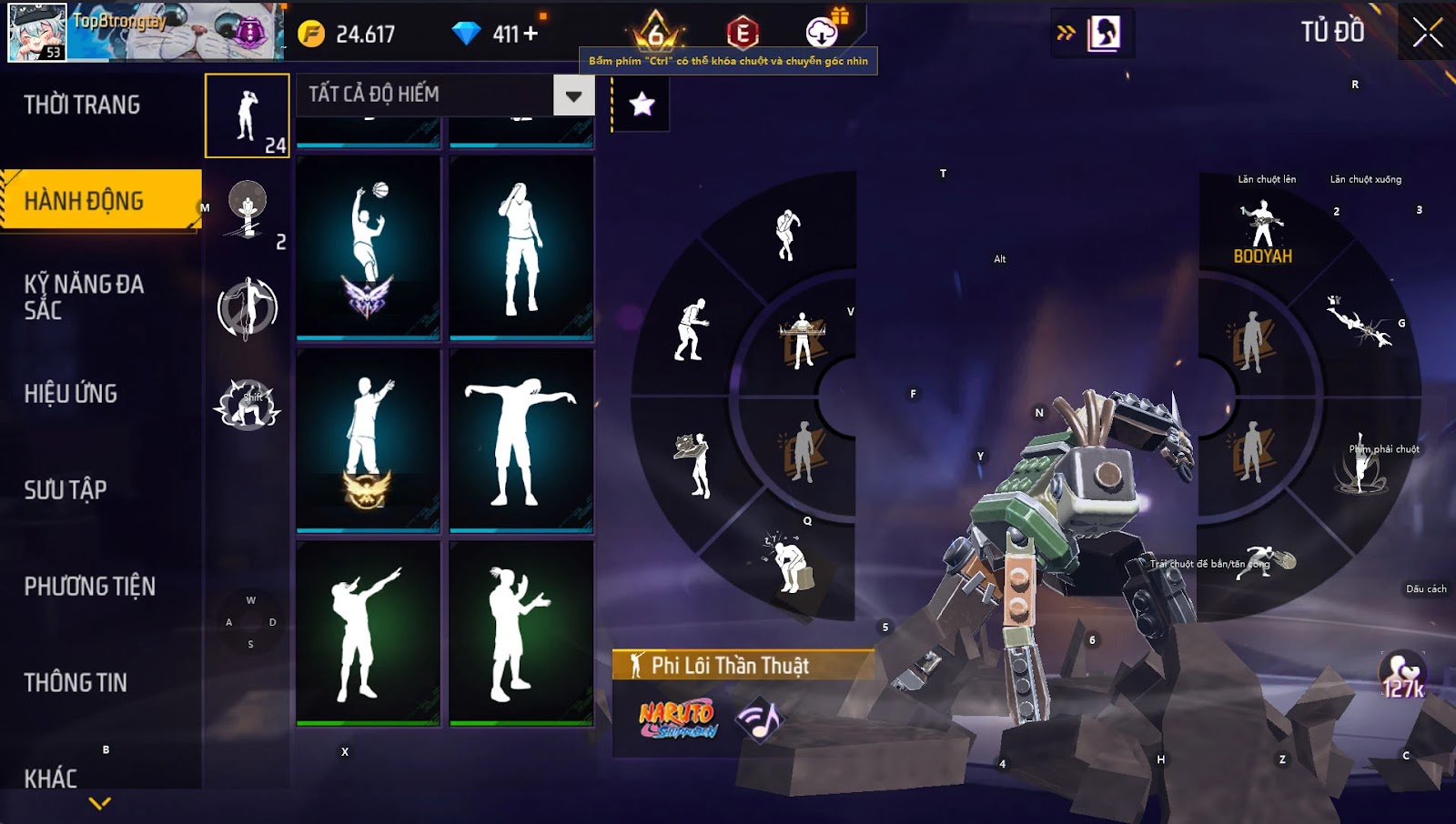The width and height of the screenshot is (1456, 824).
Task: Go to the Sưu Tập tab
Action: click(x=66, y=490)
